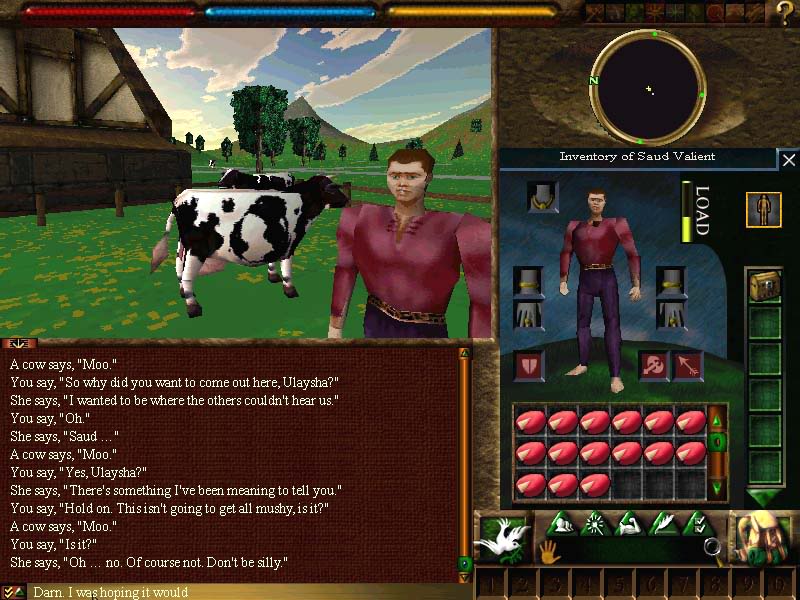
Task: Open the spell sparkle magic panel
Action: 596,522
